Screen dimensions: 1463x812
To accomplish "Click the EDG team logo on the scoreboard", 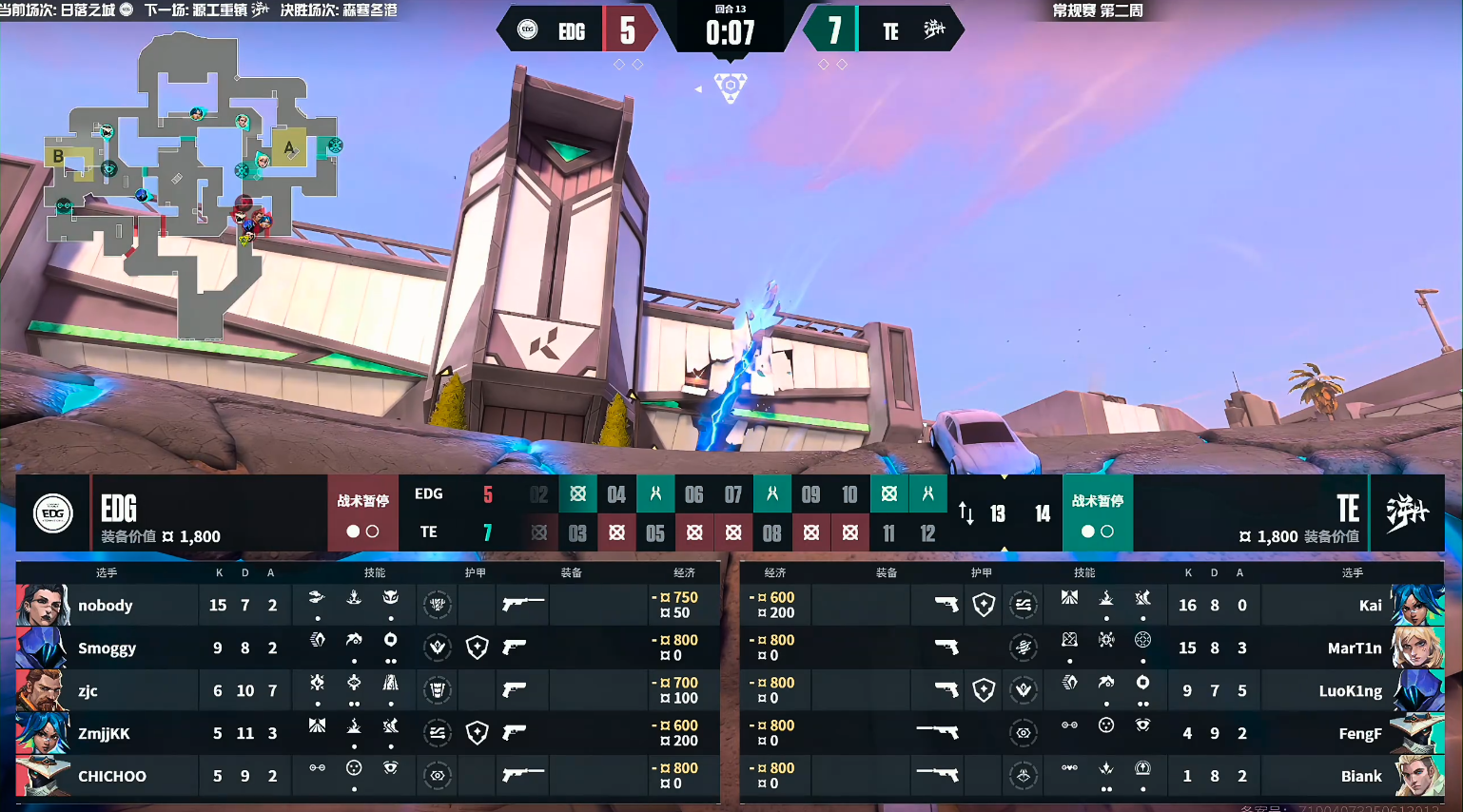I will tap(53, 513).
